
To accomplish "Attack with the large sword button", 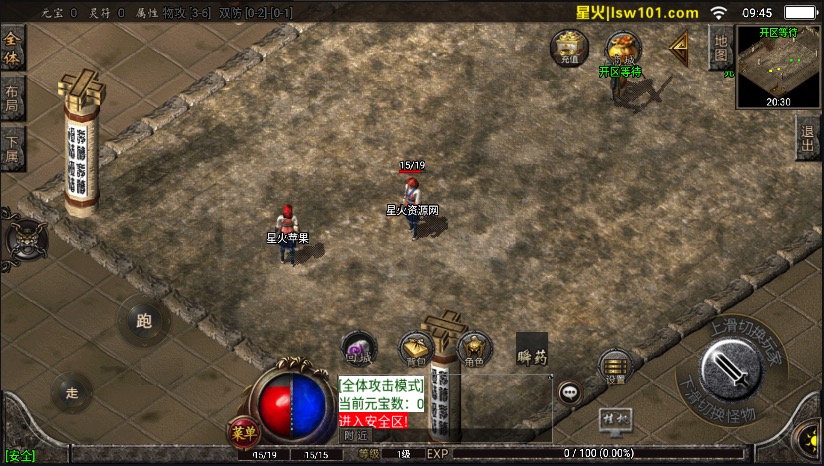I will tap(731, 369).
